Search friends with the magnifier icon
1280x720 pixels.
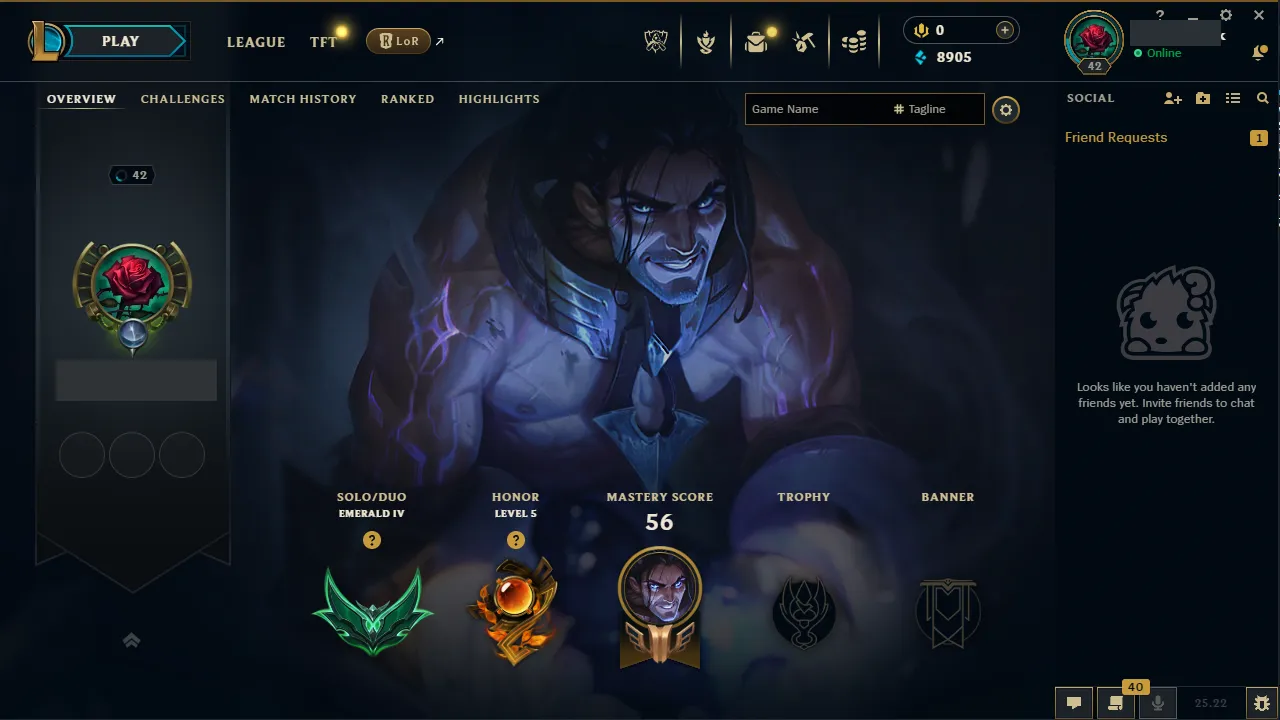1262,98
